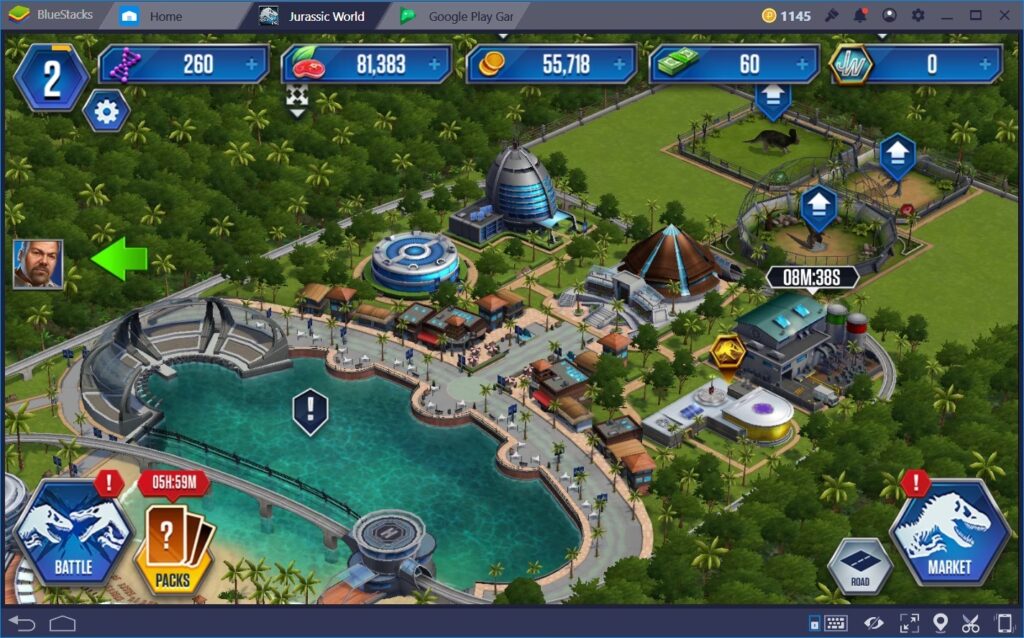
Task: Add more cash bucks with plus button
Action: [x=804, y=65]
